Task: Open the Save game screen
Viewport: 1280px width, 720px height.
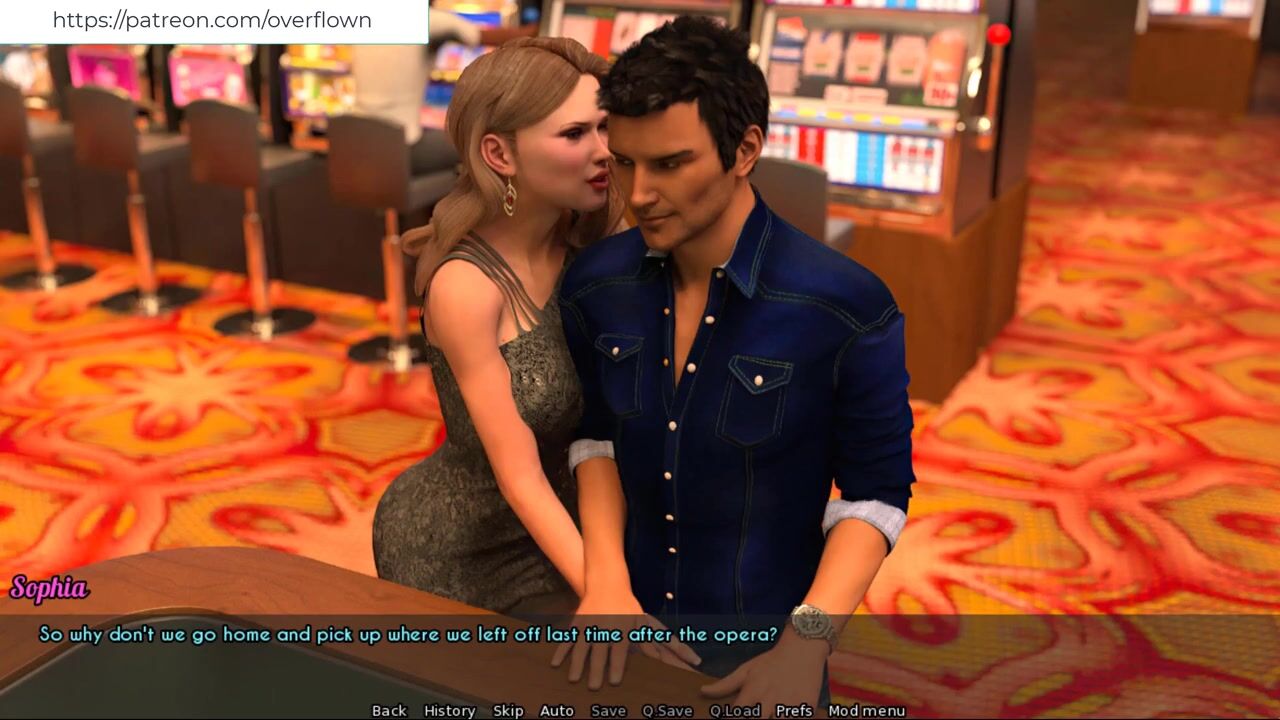Action: coord(608,710)
